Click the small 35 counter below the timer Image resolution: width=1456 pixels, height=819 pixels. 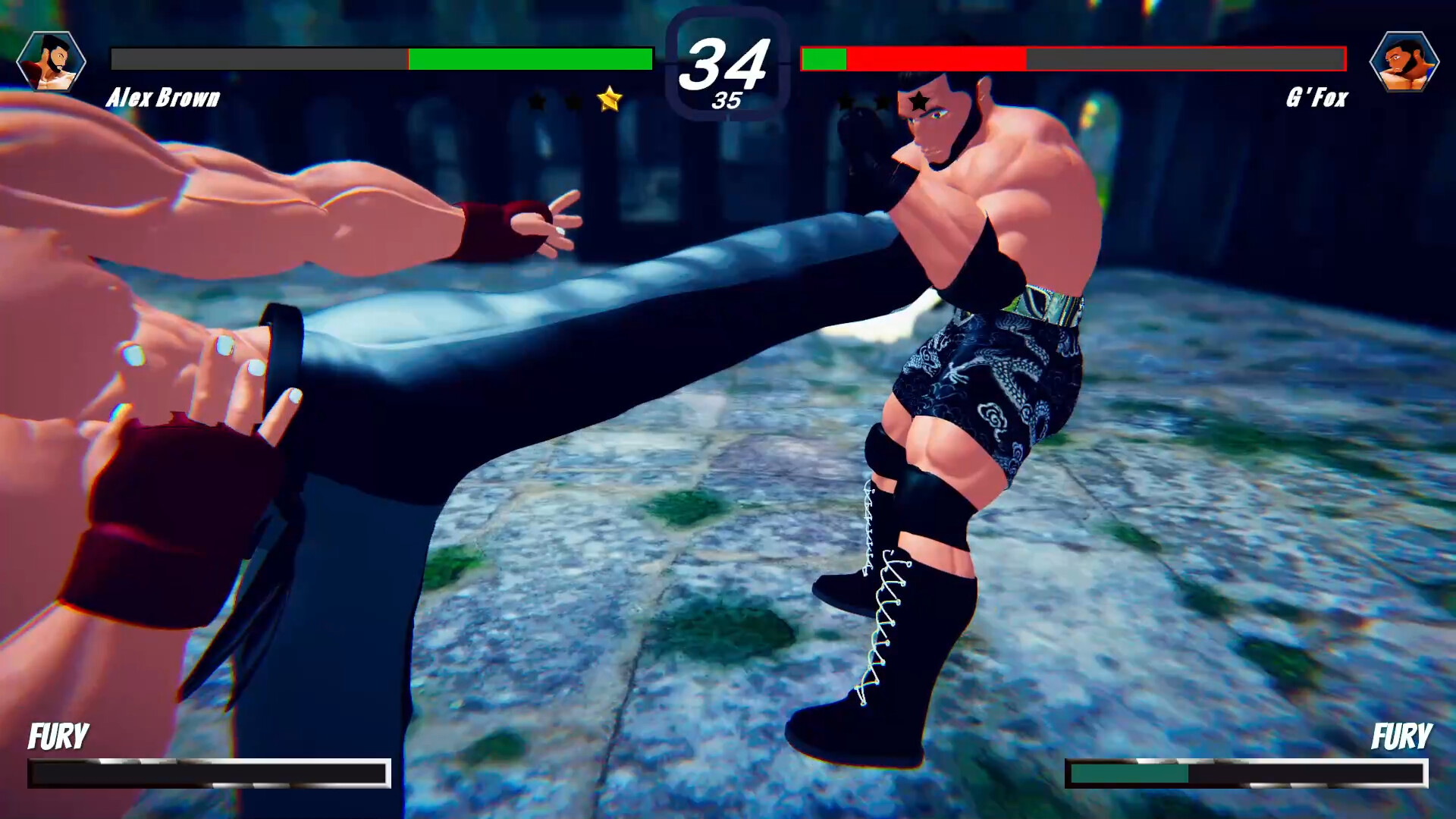pyautogui.click(x=726, y=102)
